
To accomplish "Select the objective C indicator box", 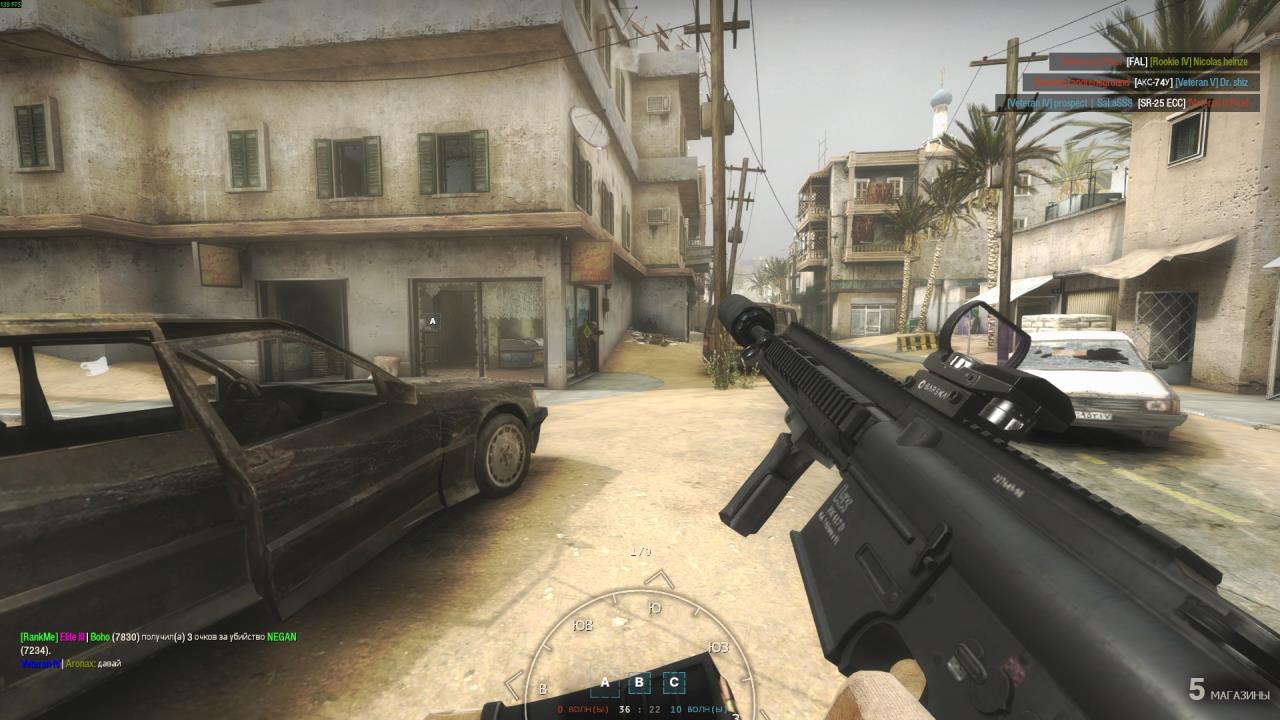I will [674, 684].
